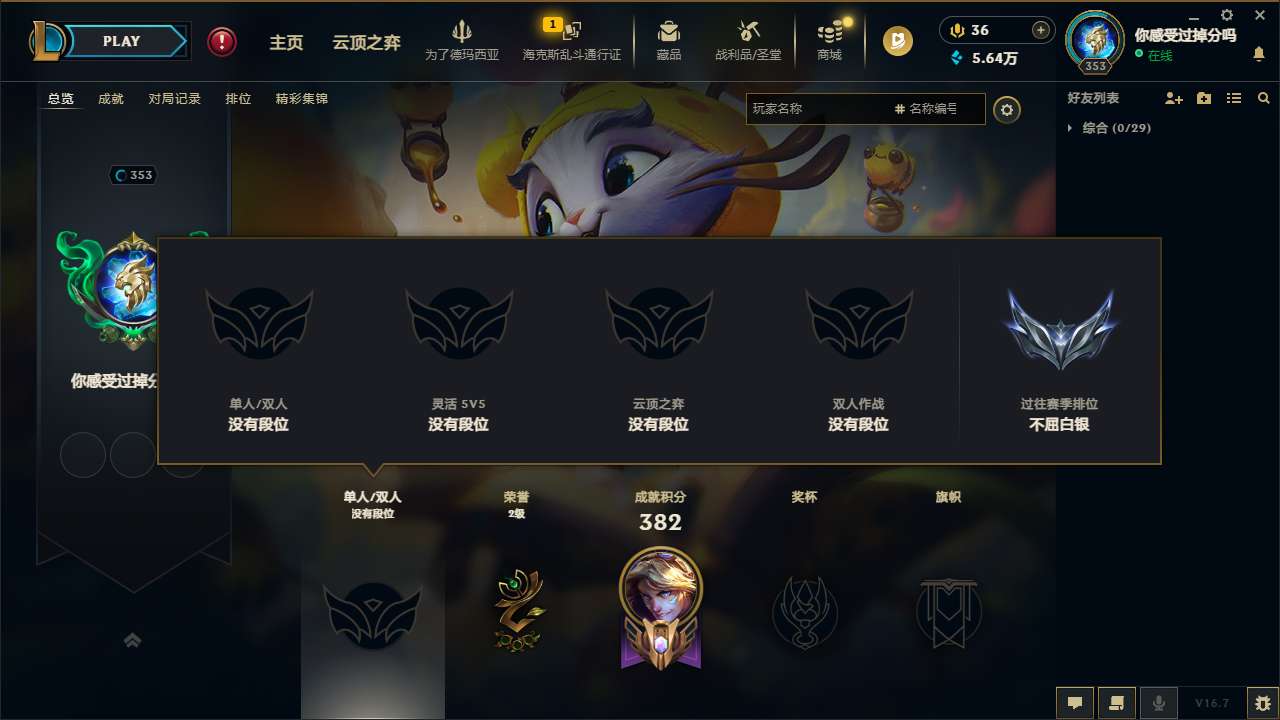Collapse the profile banner with the chevron
Viewport: 1280px width, 720px height.
pyautogui.click(x=133, y=640)
